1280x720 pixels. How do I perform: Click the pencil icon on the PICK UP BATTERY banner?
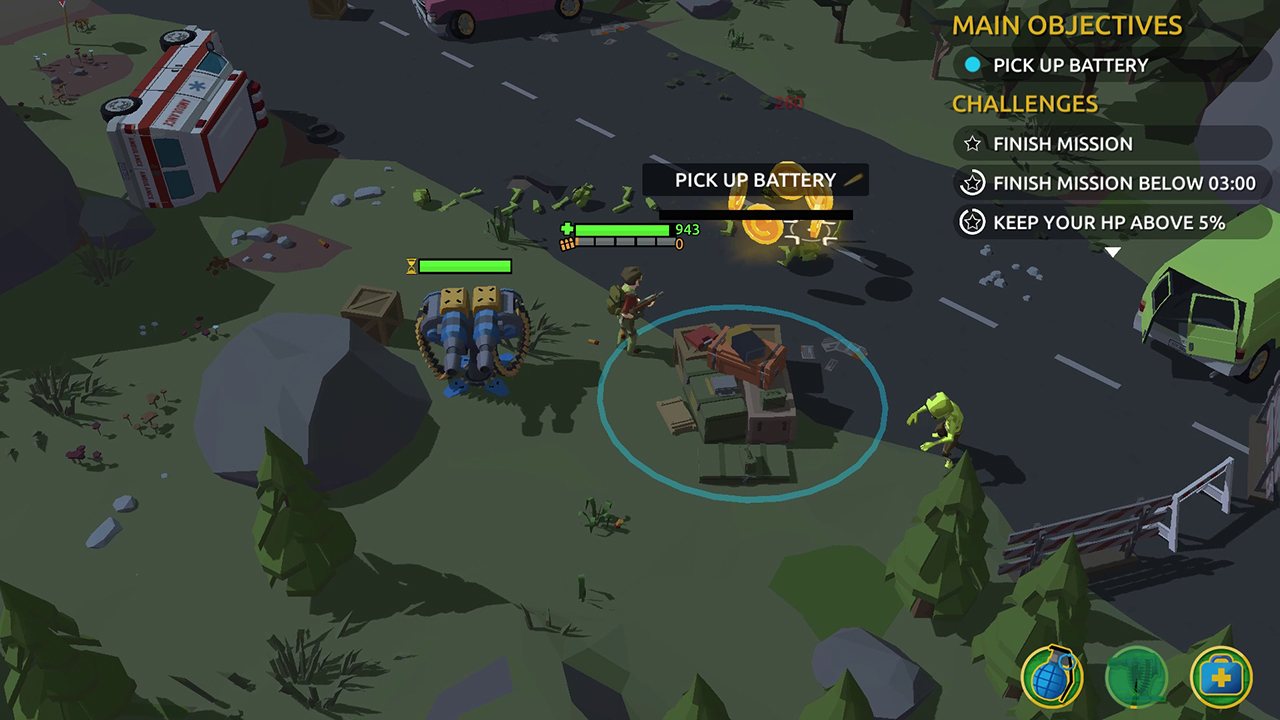click(851, 180)
